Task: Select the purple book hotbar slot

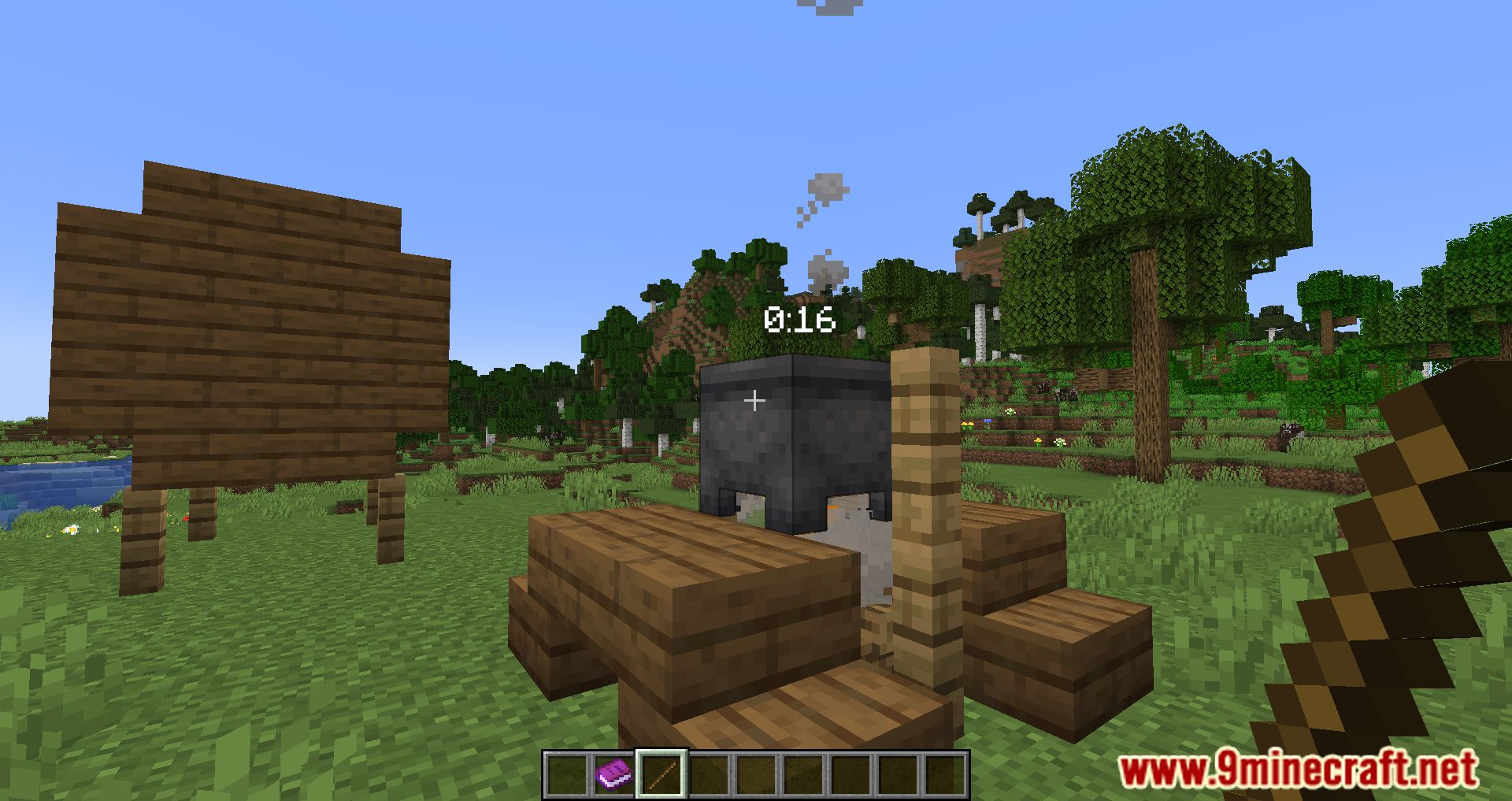Action: (613, 774)
